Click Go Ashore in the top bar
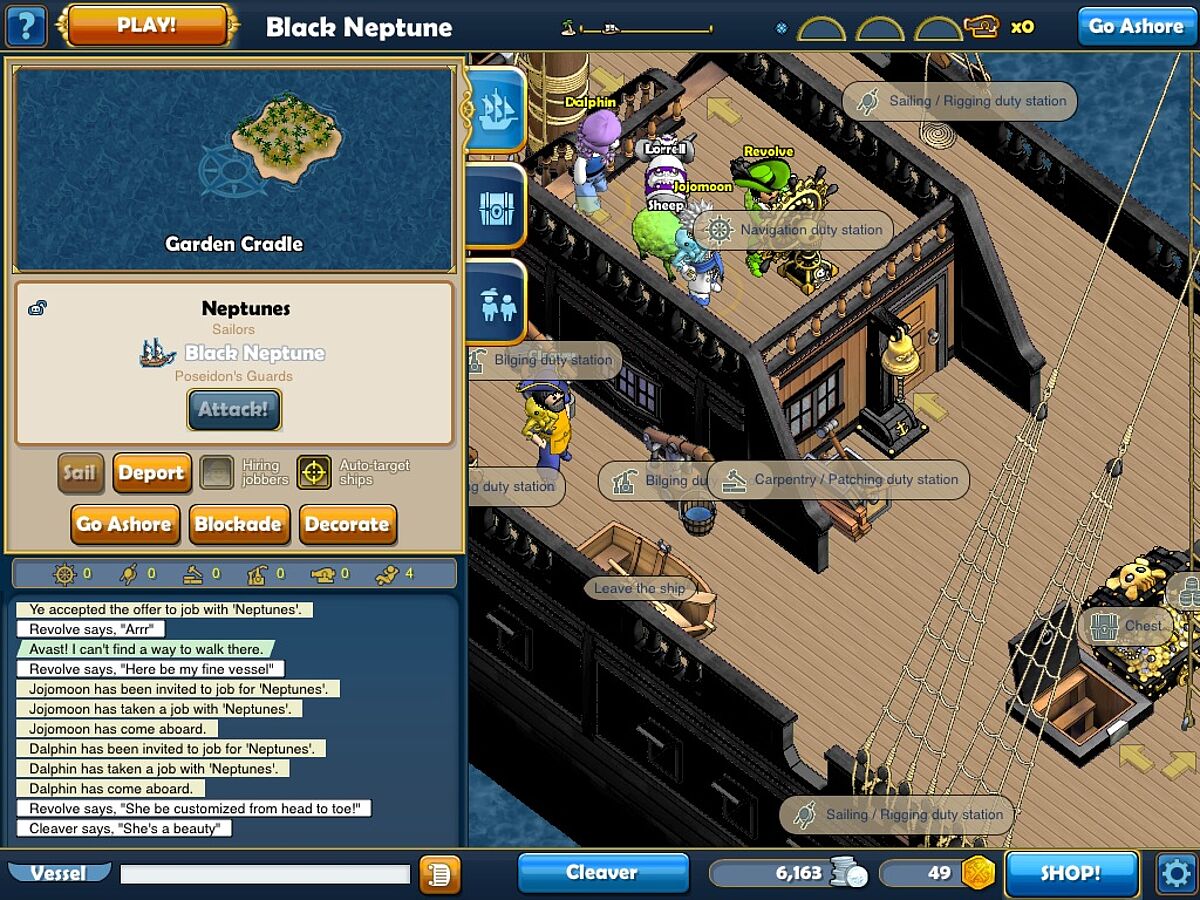Screen dimensions: 1200x900 point(1135,26)
